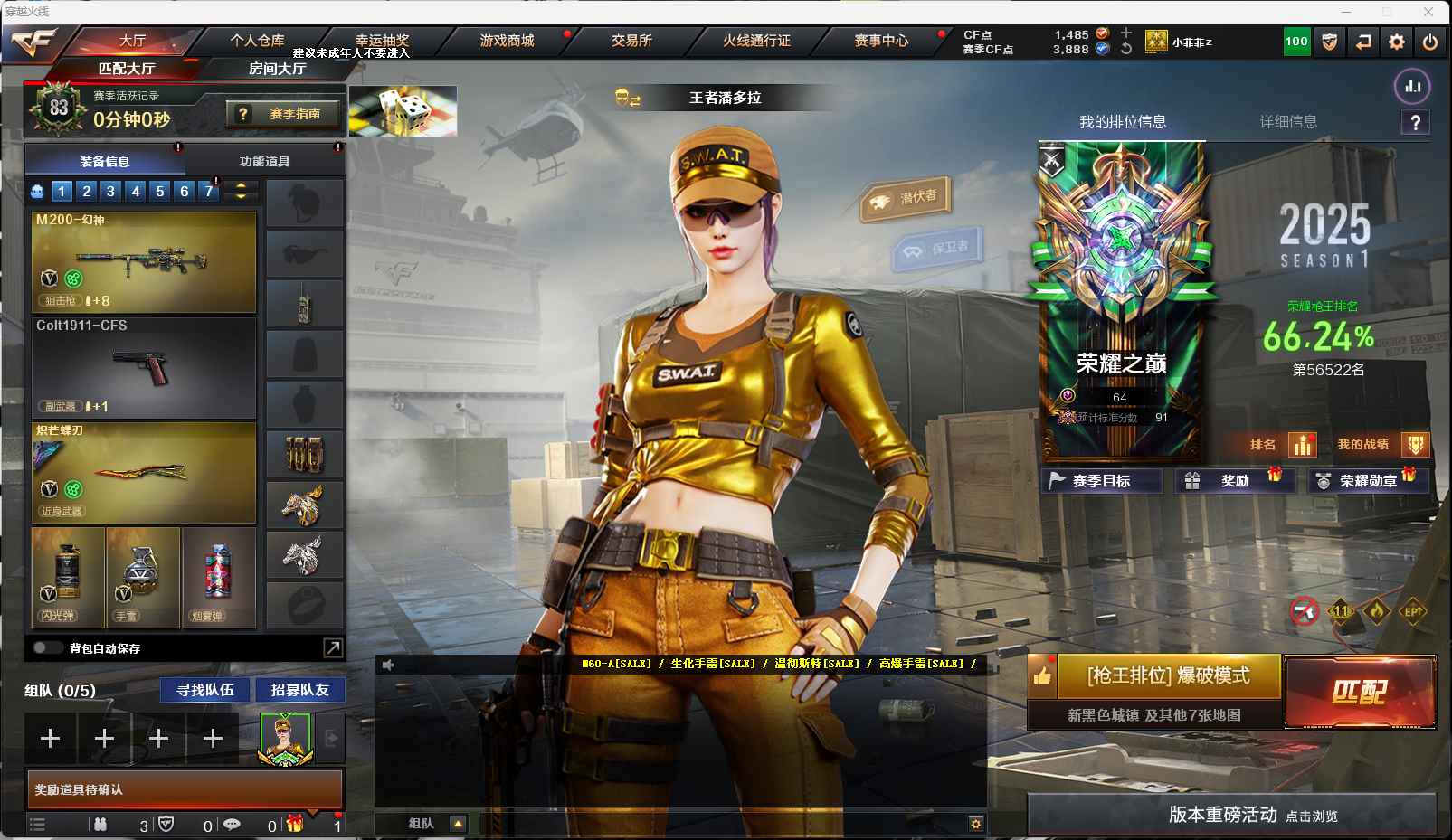
Task: Toggle 背包自动保存 auto-save switch
Action: coord(46,648)
